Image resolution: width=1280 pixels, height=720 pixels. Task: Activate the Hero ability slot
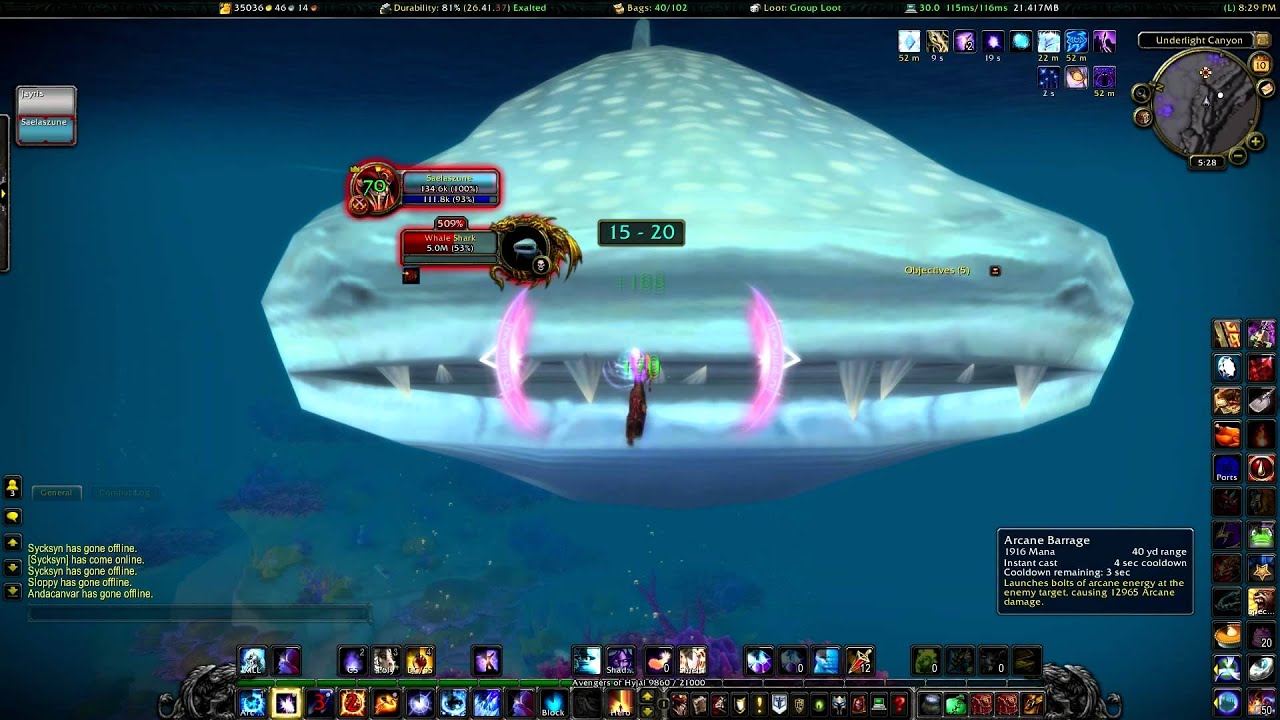click(620, 704)
